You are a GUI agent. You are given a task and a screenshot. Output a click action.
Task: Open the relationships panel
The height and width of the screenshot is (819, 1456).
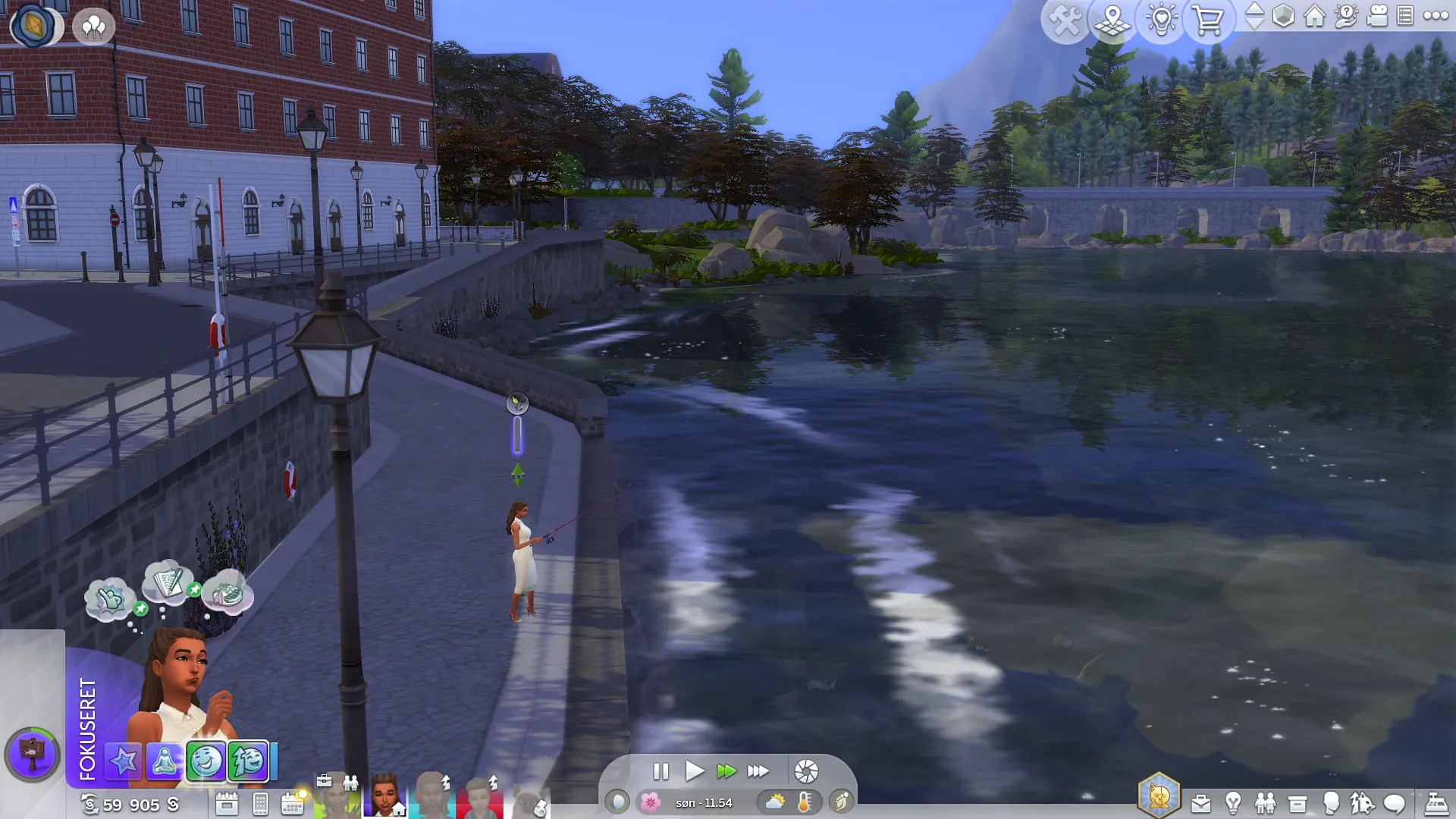click(1265, 803)
